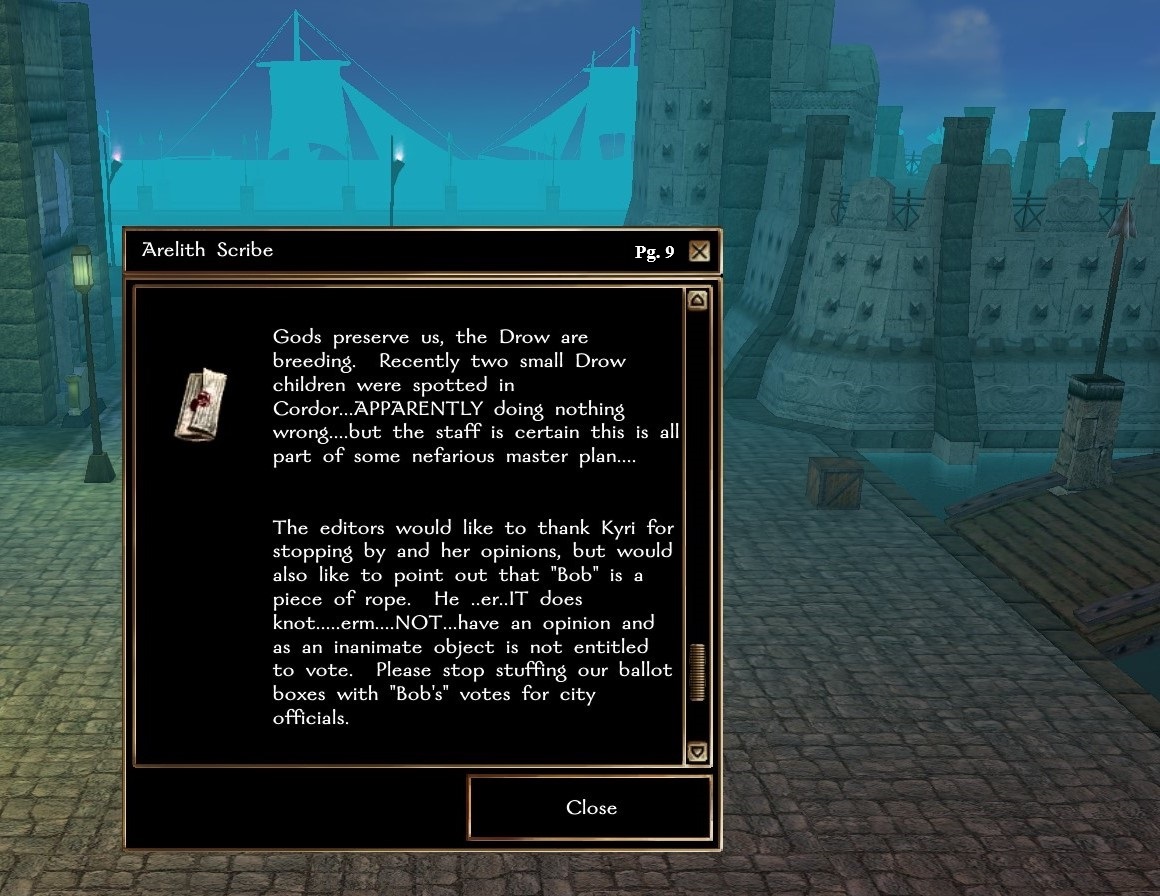Select the sealed scroll item icon
This screenshot has width=1160, height=896.
pos(202,403)
